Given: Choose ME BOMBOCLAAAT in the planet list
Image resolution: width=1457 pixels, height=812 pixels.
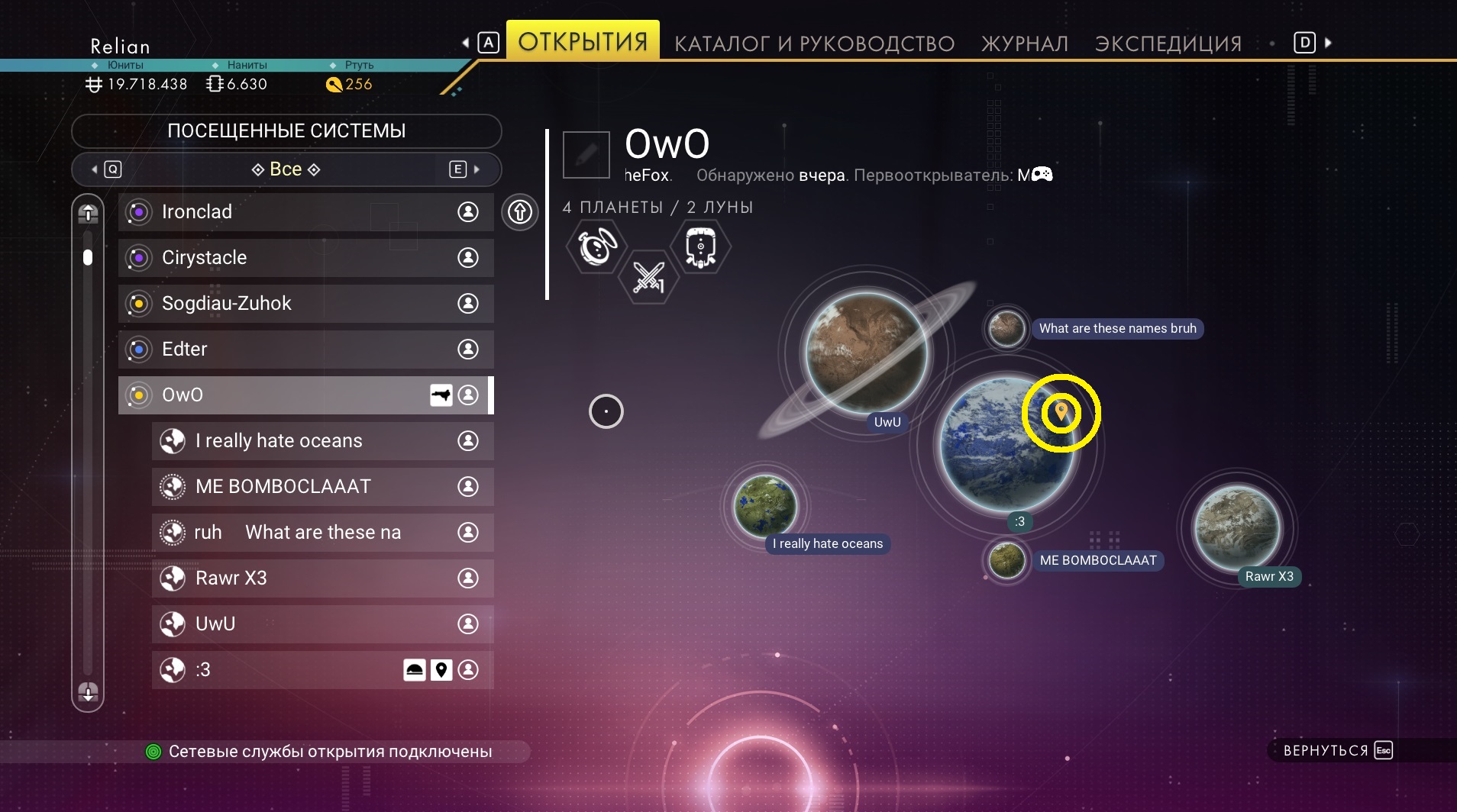Looking at the screenshot, I should coord(322,487).
